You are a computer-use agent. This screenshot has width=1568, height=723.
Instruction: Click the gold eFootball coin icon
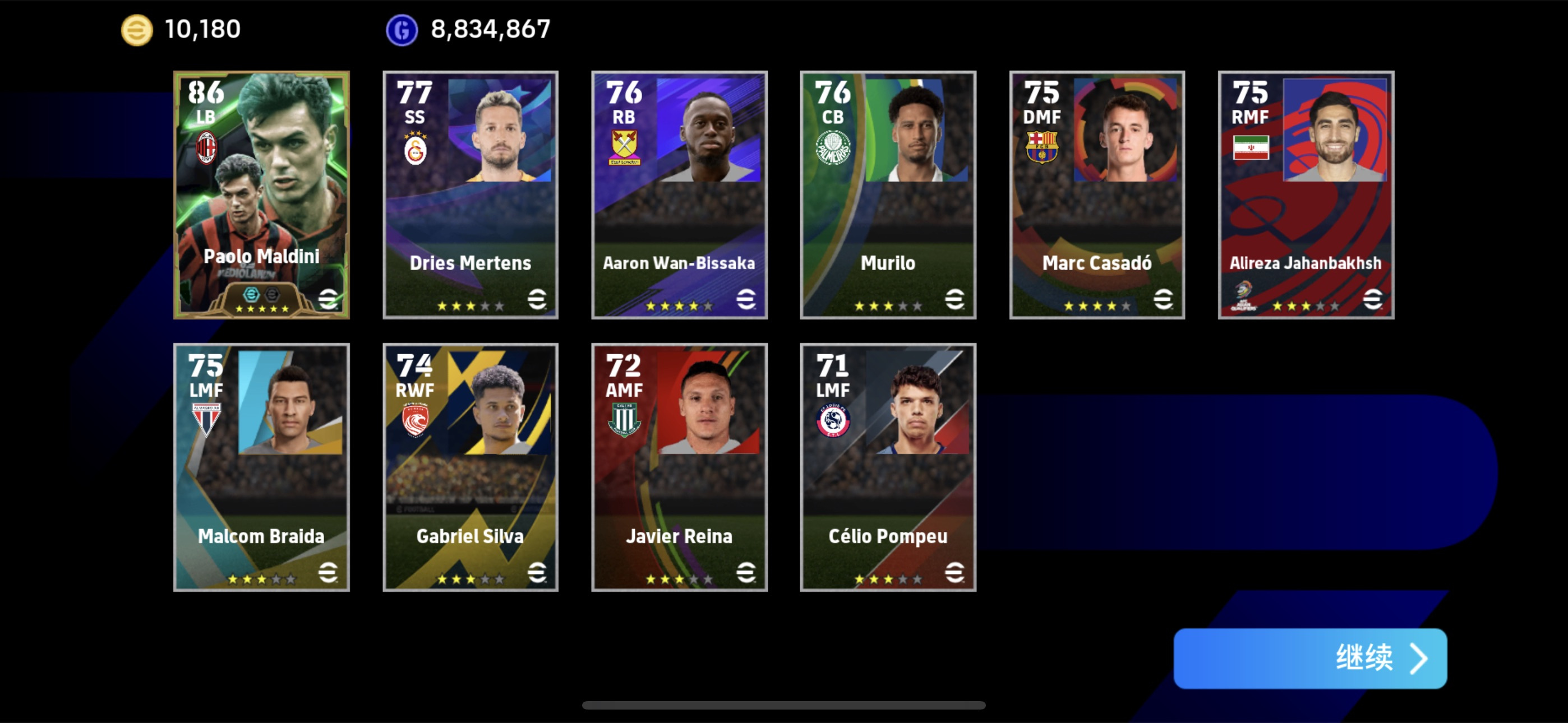point(137,30)
